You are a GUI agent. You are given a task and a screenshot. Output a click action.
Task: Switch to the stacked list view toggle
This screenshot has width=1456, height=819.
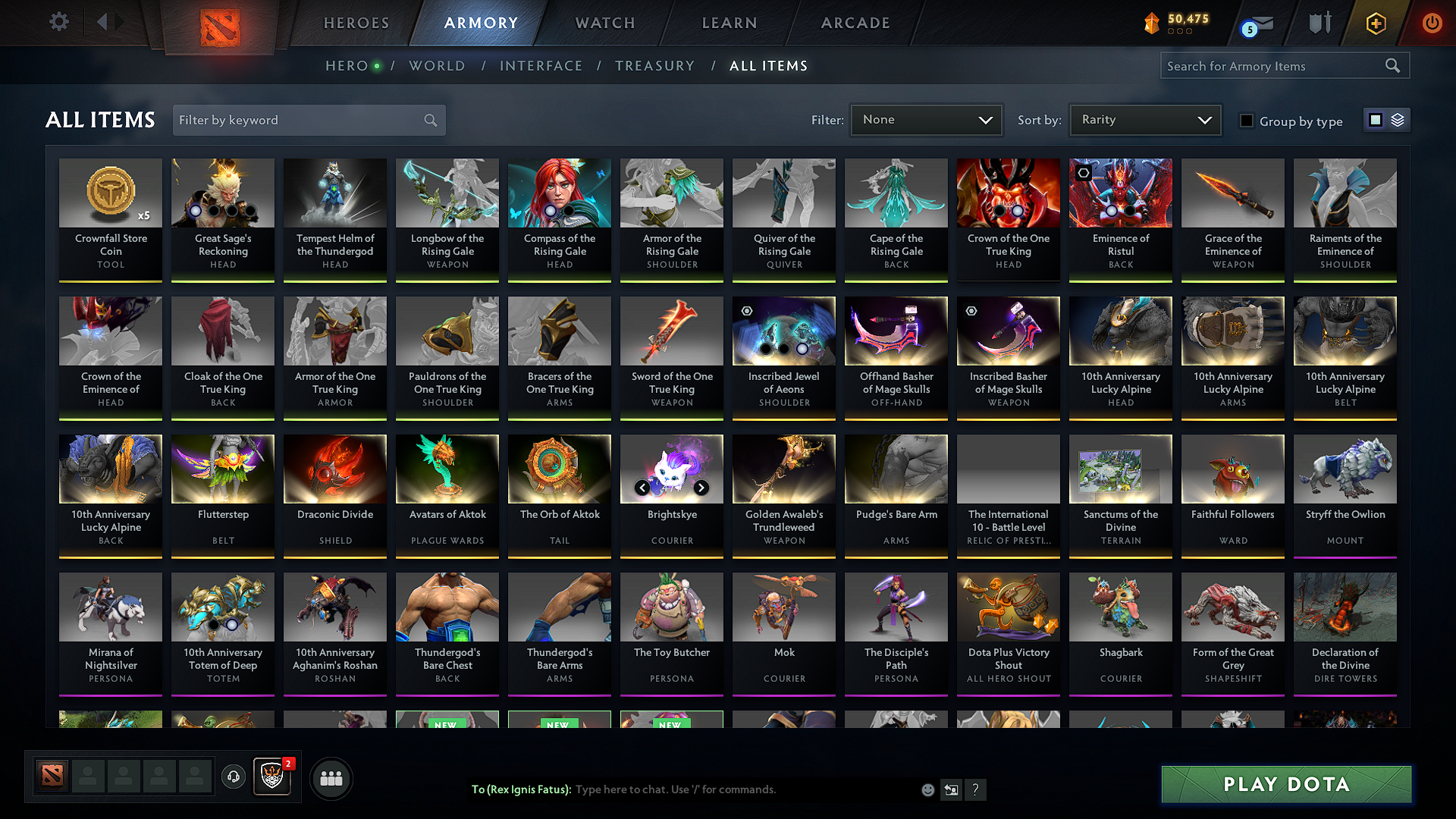[x=1396, y=120]
